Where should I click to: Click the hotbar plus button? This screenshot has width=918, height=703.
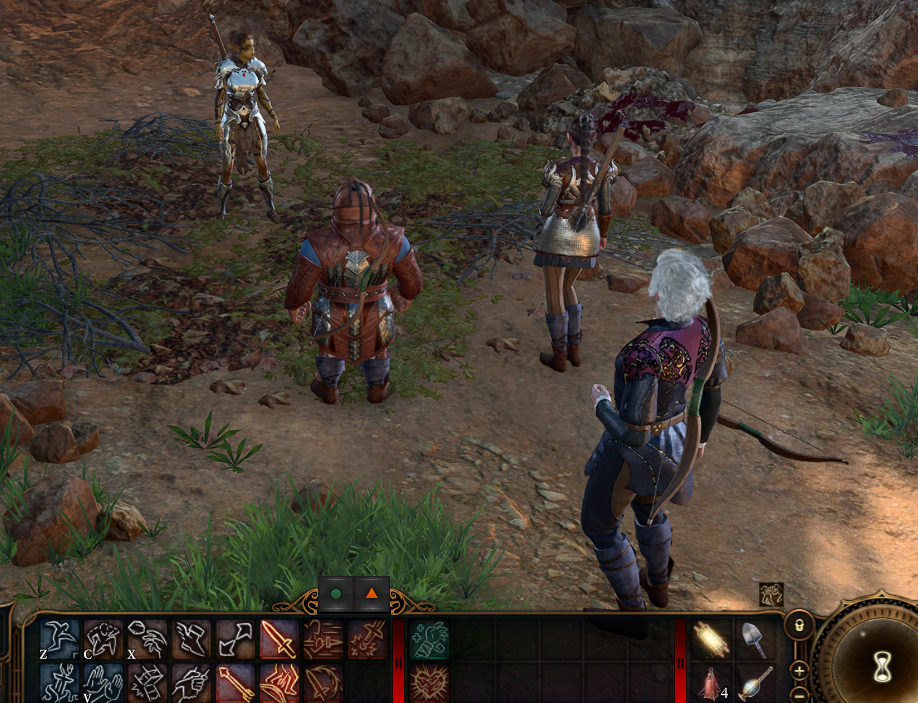pos(799,670)
